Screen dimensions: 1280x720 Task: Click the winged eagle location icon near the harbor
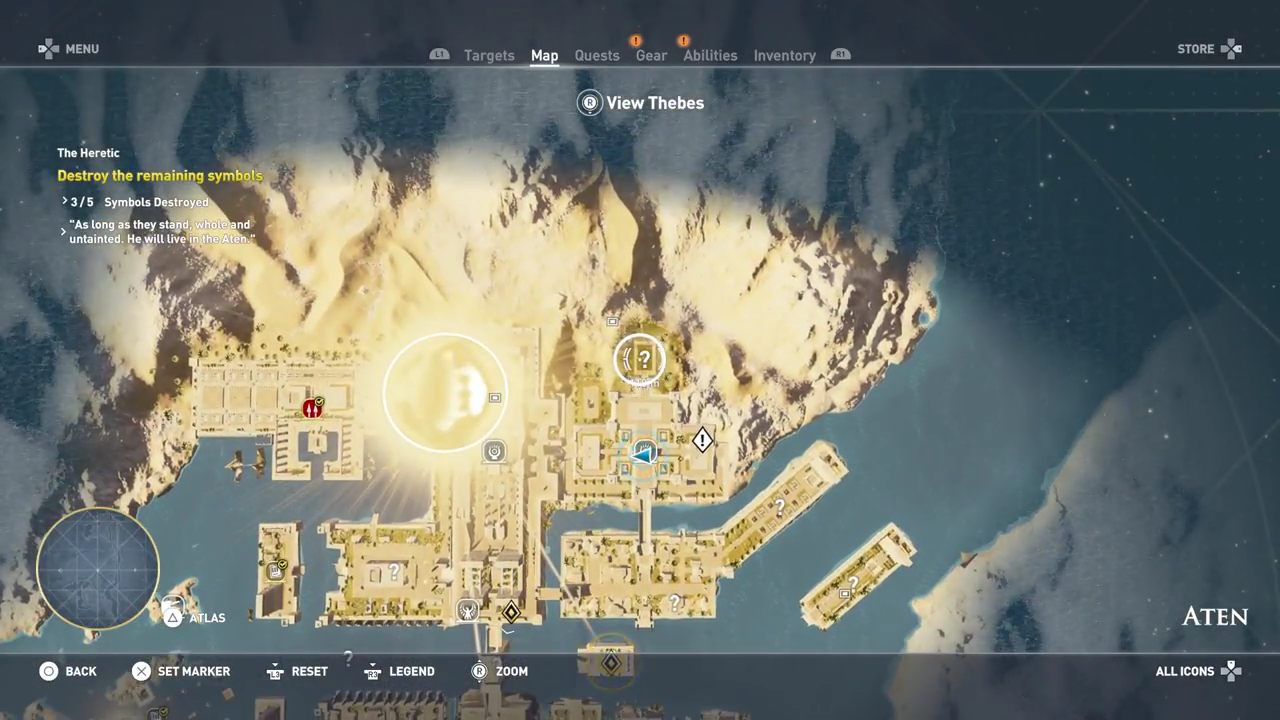coord(467,610)
